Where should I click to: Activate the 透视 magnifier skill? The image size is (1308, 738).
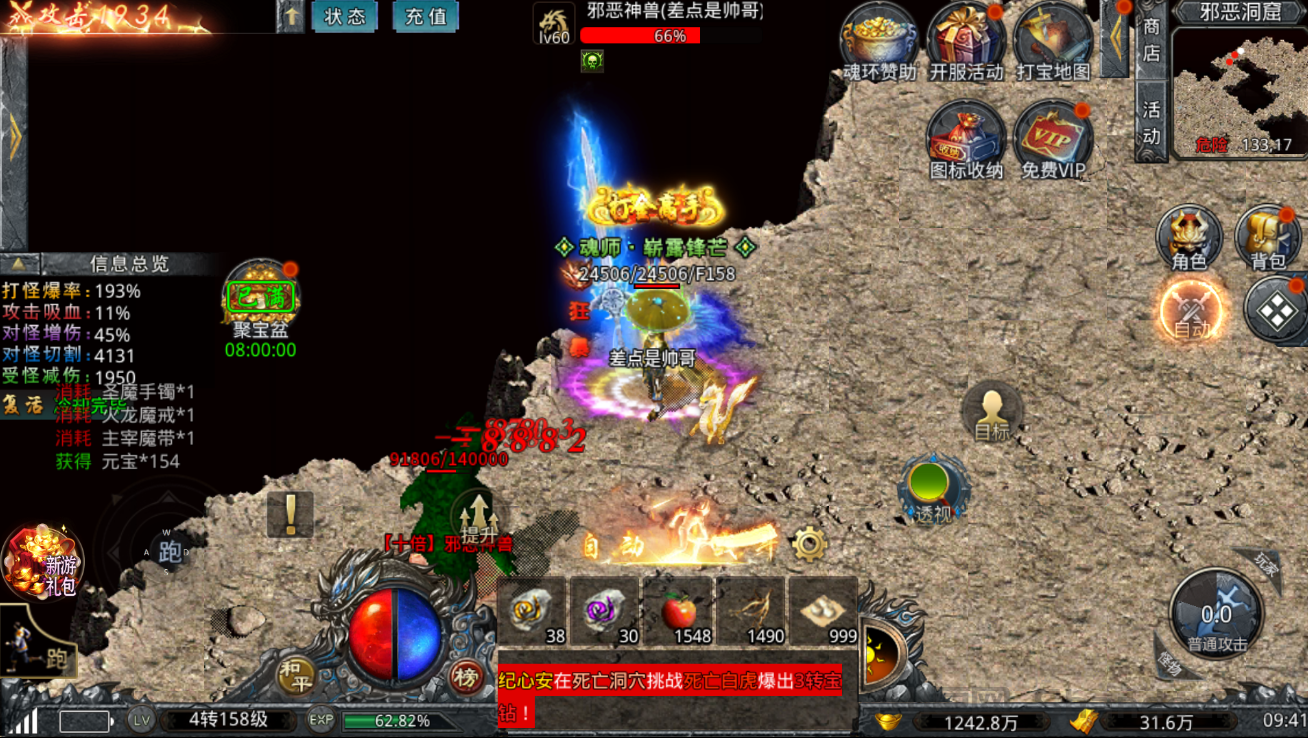(933, 491)
